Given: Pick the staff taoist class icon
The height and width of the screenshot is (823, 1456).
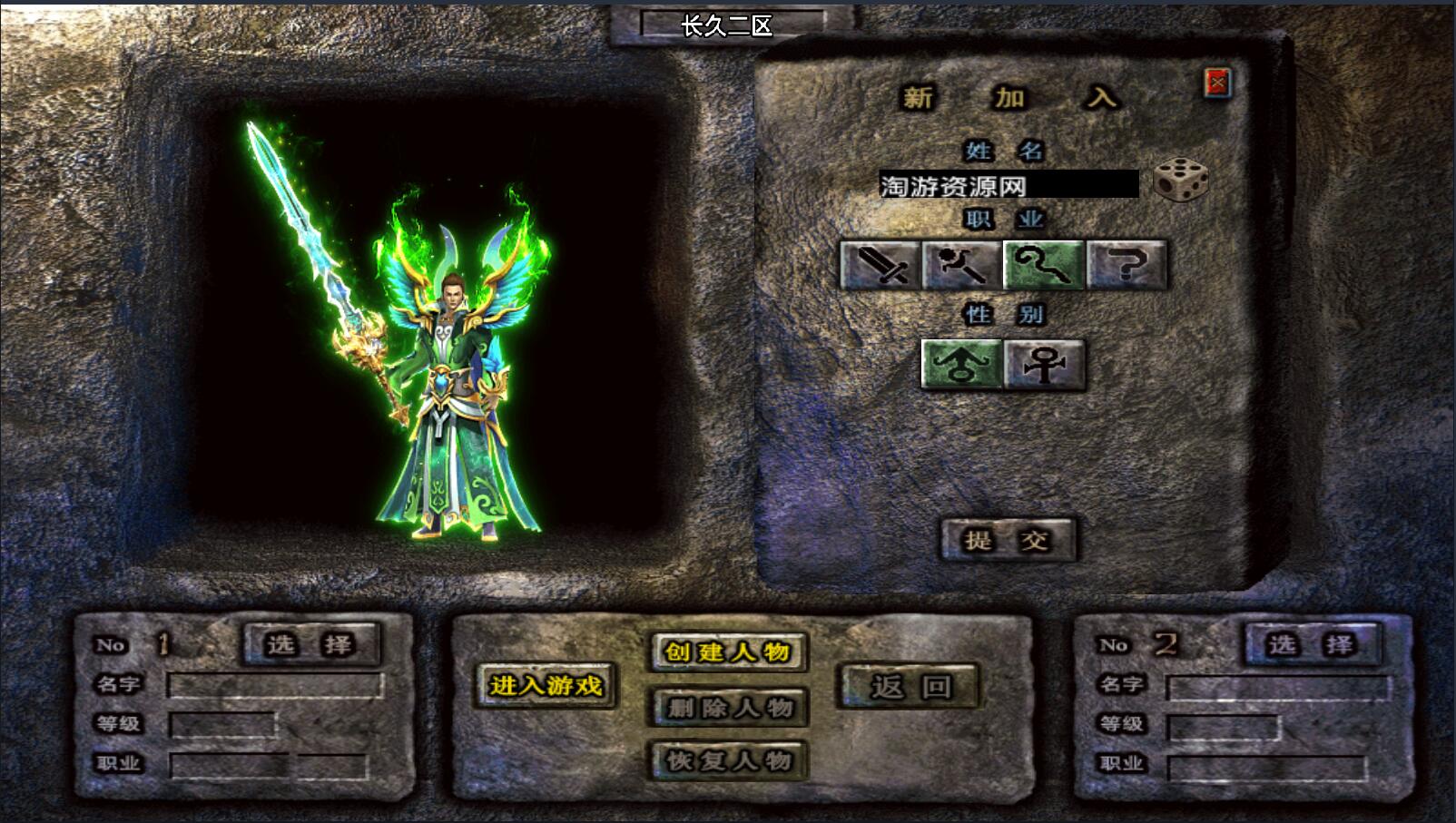Looking at the screenshot, I should point(1044,265).
